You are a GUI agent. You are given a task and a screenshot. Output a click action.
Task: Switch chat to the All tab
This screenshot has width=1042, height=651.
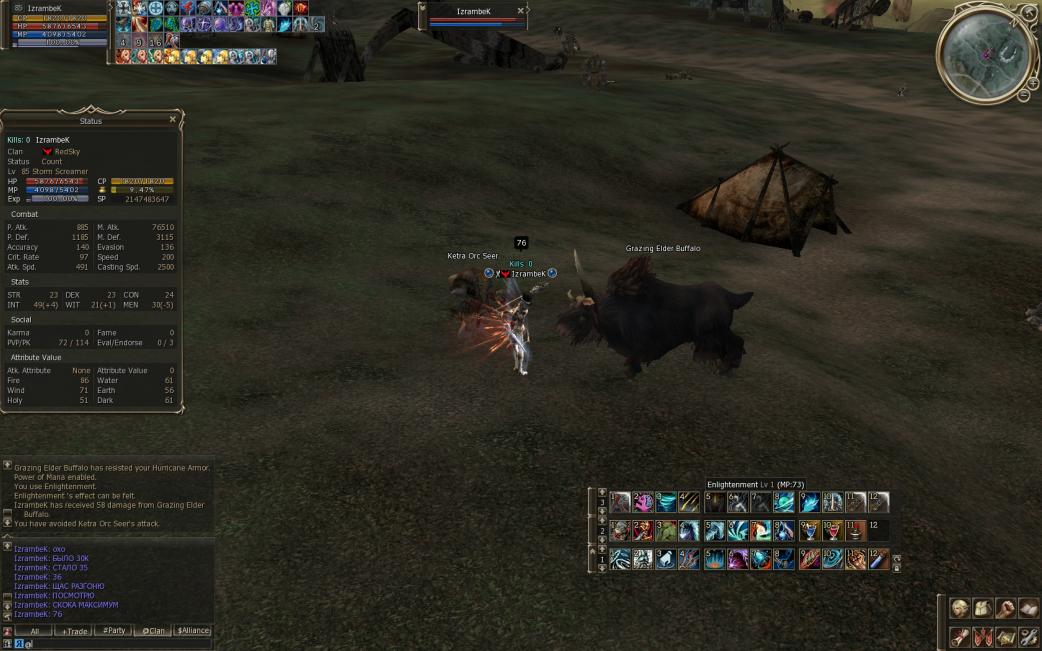[34, 631]
